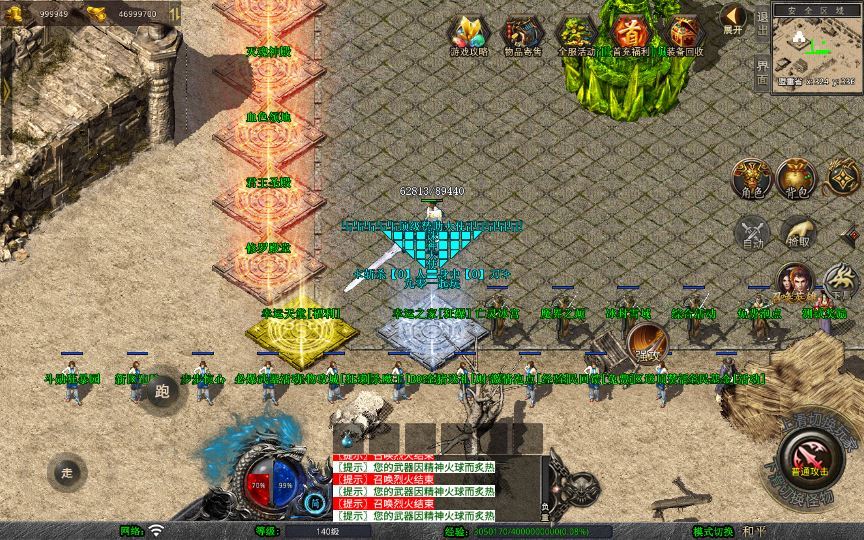Toggle the 跑 run movement button

click(163, 389)
